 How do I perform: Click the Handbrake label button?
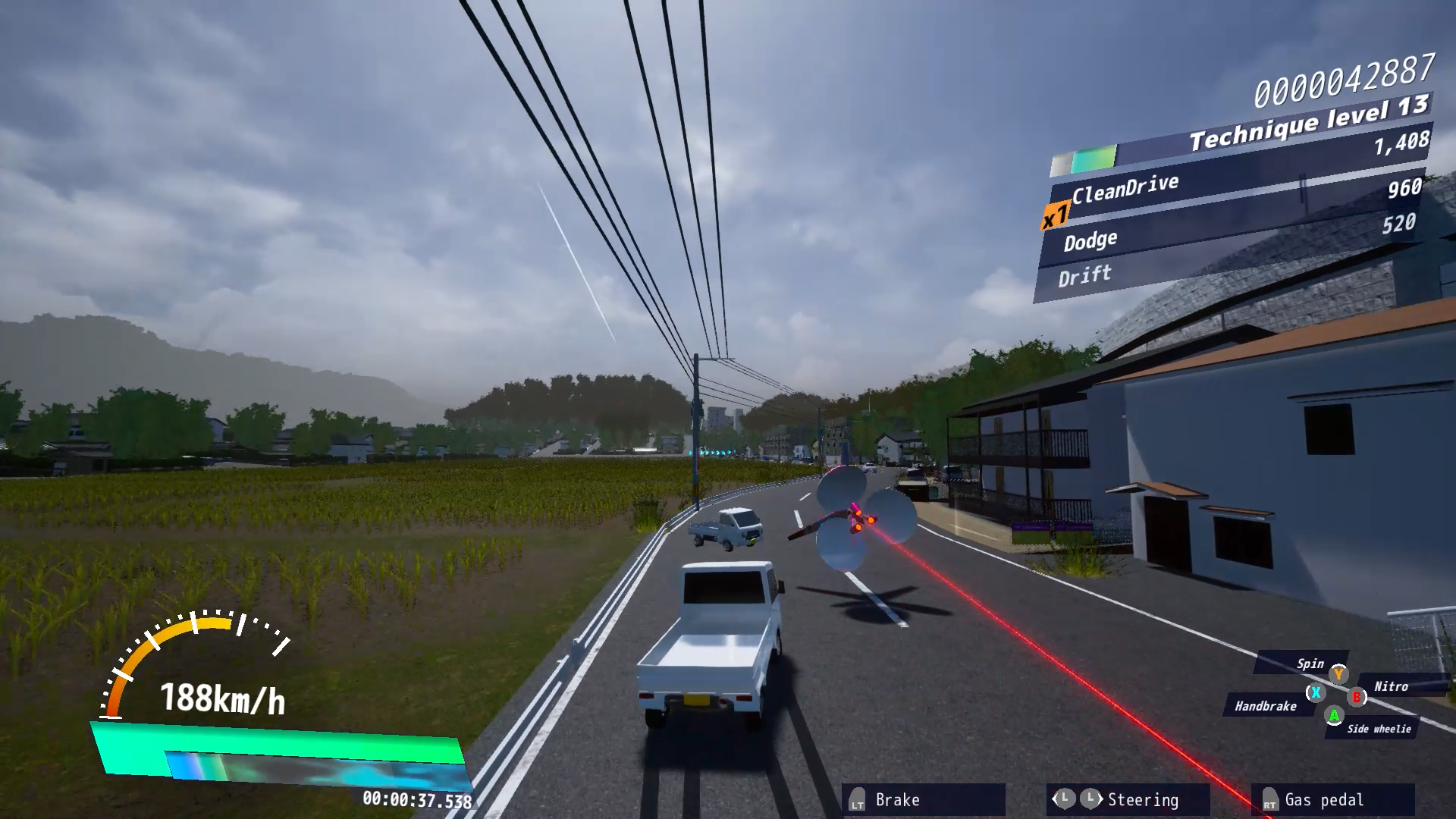click(x=1265, y=708)
